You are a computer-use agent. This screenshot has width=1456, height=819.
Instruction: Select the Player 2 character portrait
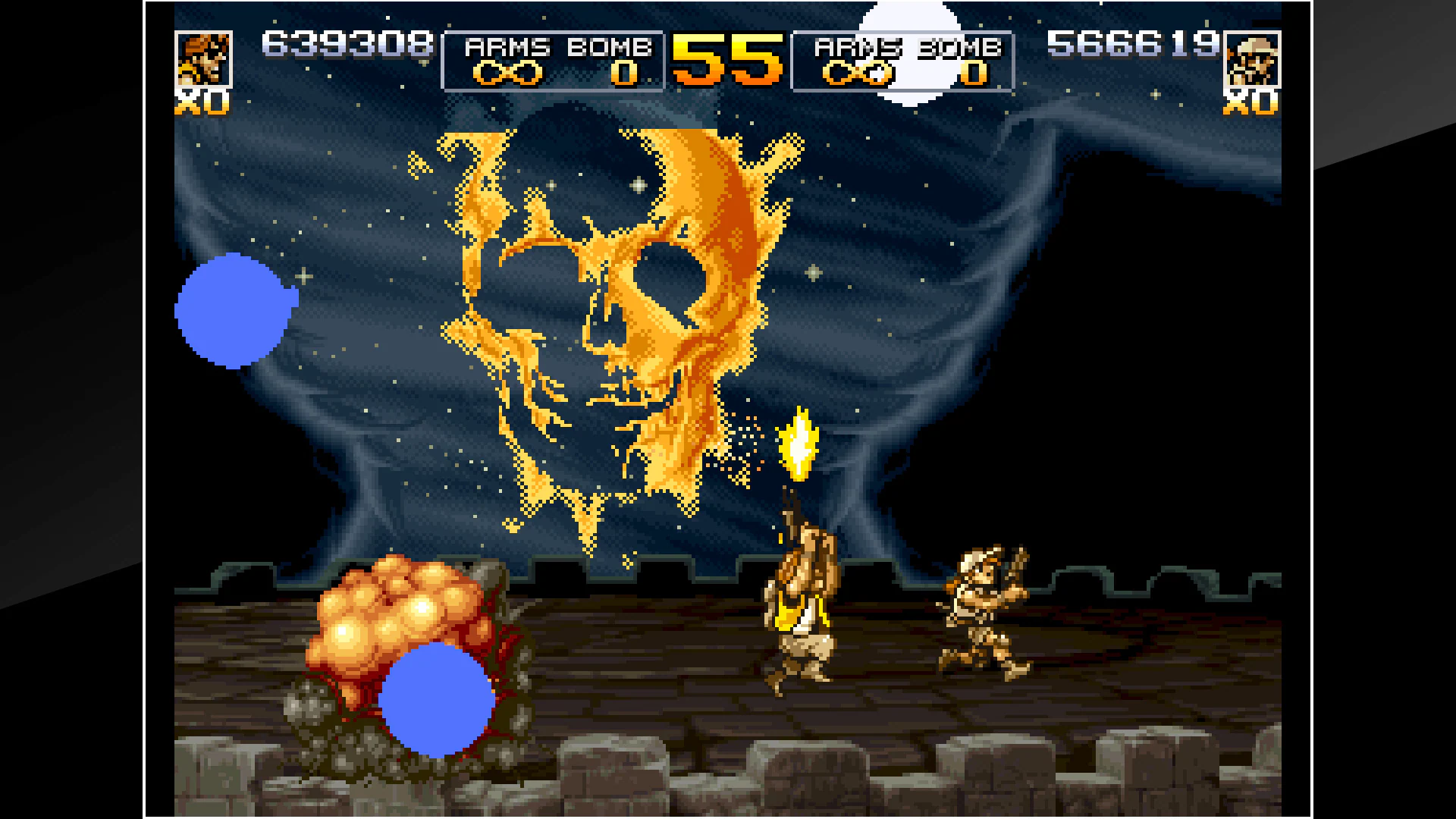1251,61
